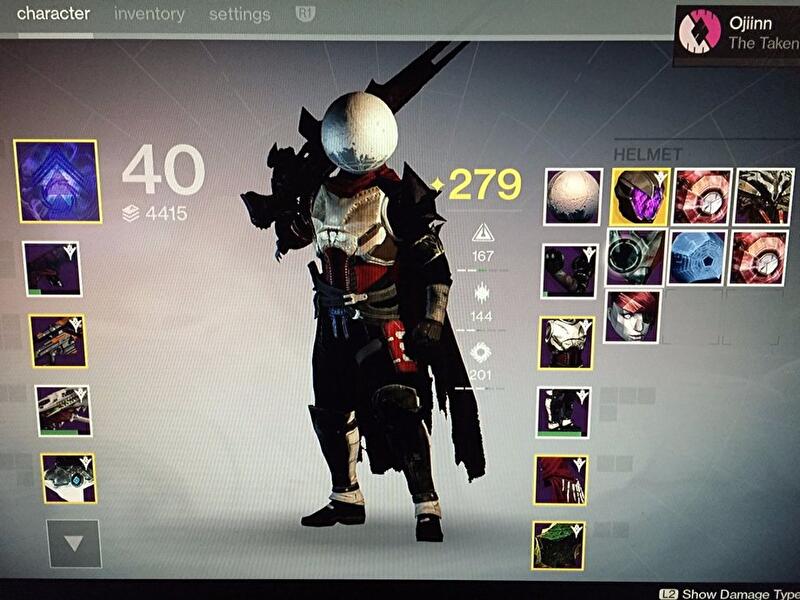Select the white chest armor slot
Screen dimensions: 800x600
click(567, 344)
